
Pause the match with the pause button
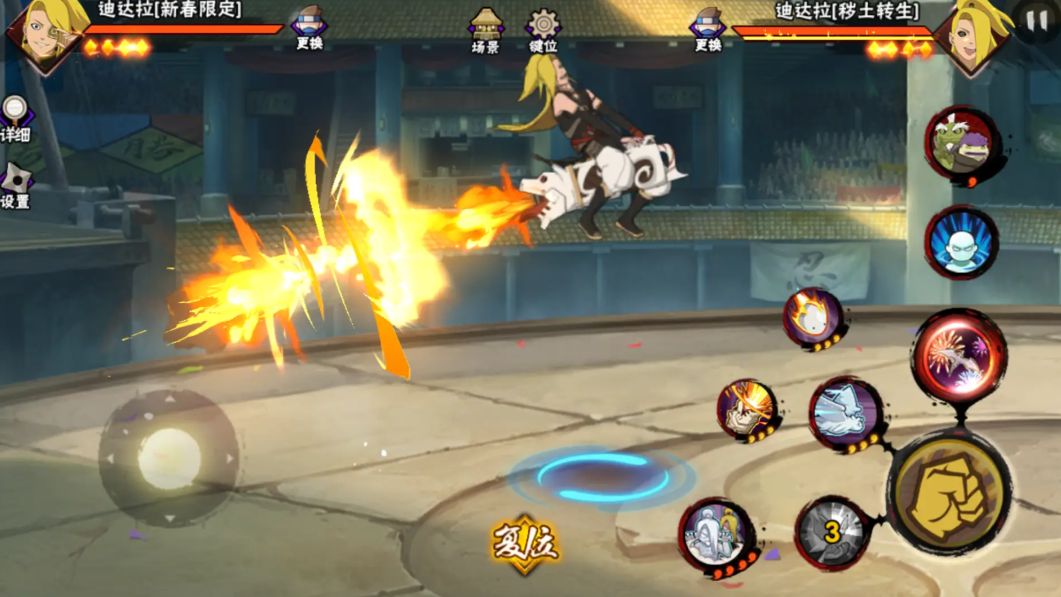pos(1037,21)
